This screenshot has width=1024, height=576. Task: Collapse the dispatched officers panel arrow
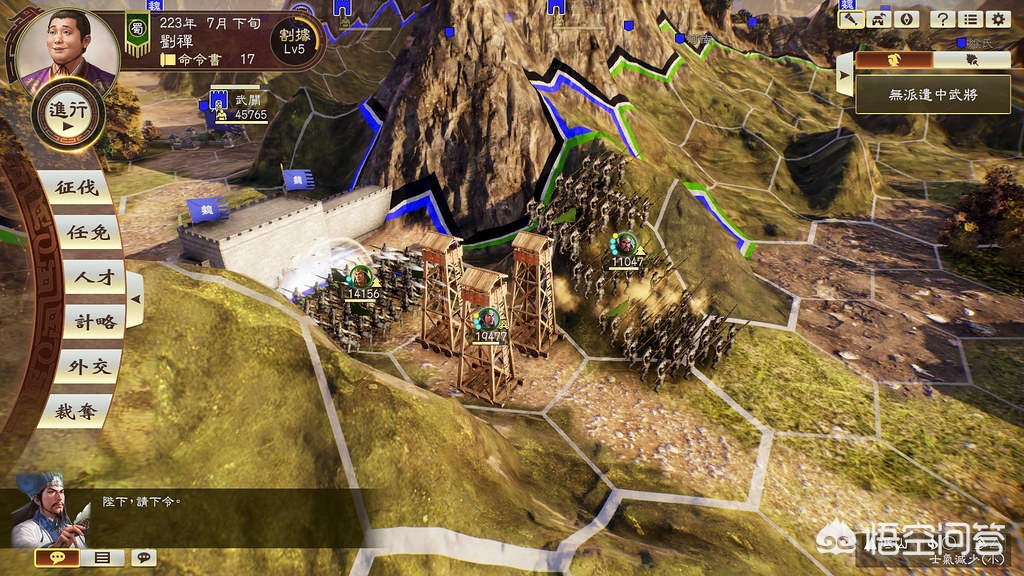[845, 75]
